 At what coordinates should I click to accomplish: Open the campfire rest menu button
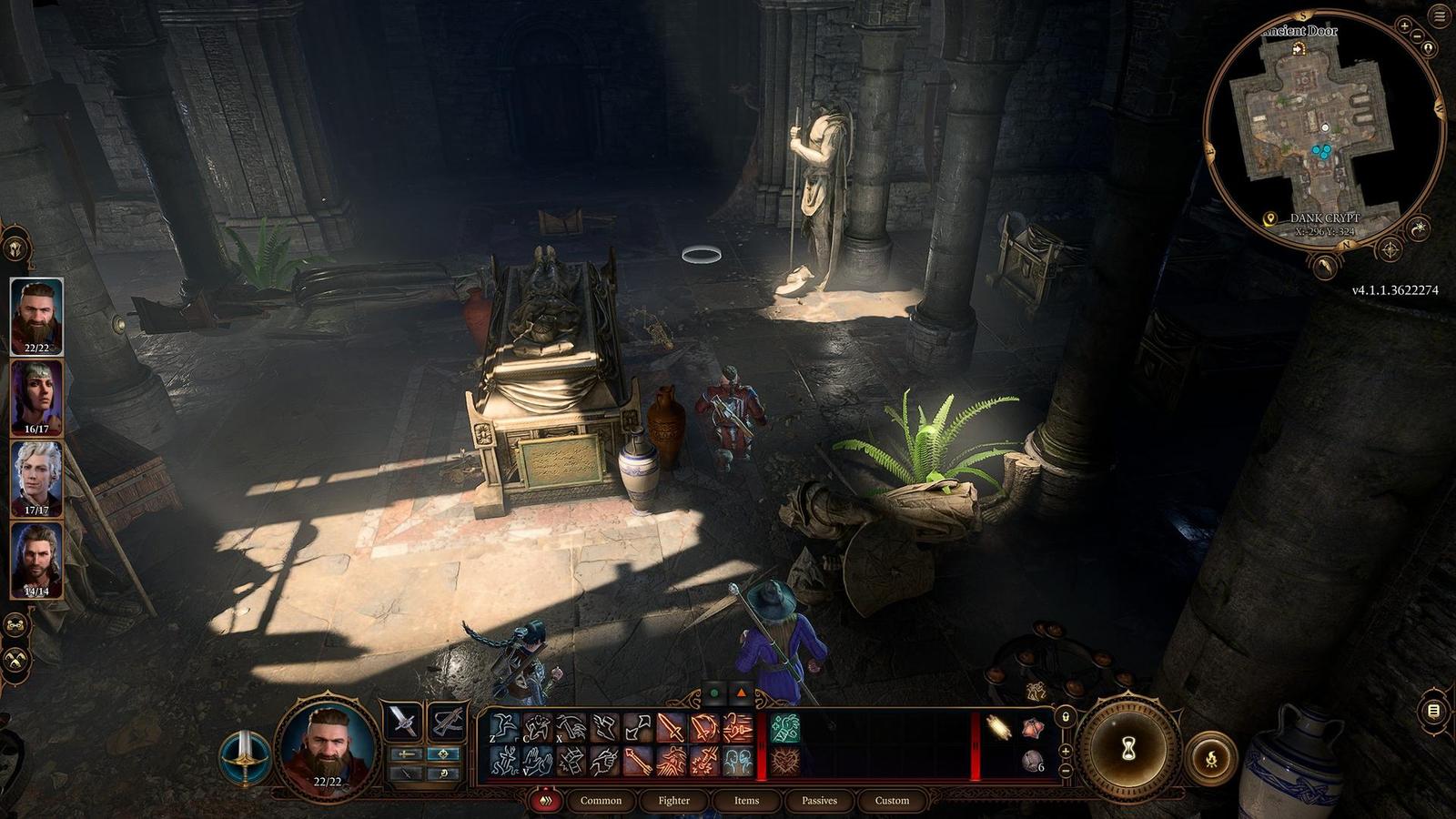(x=1211, y=757)
